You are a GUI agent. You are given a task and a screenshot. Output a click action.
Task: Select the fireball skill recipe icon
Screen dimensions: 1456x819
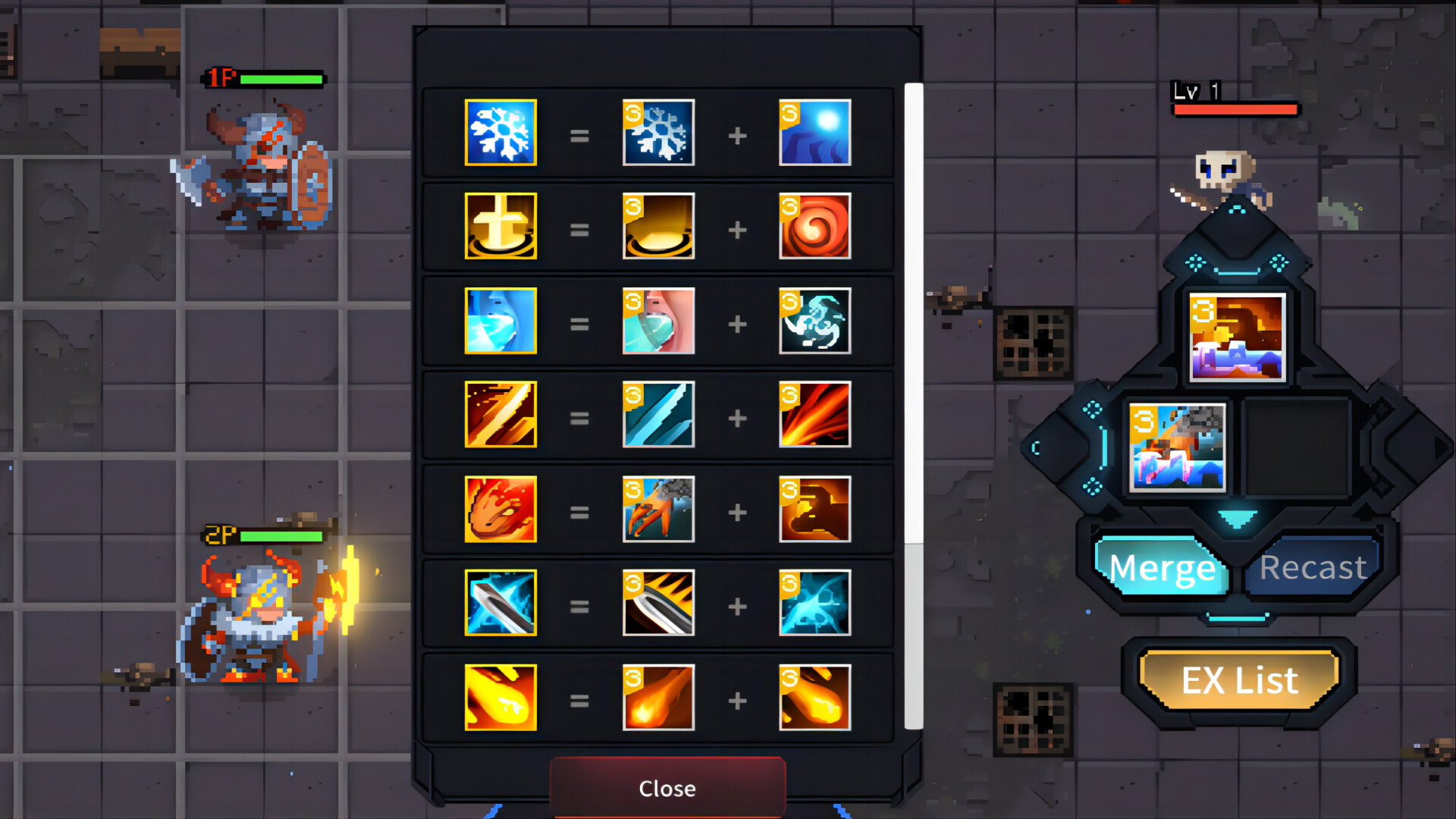(500, 698)
